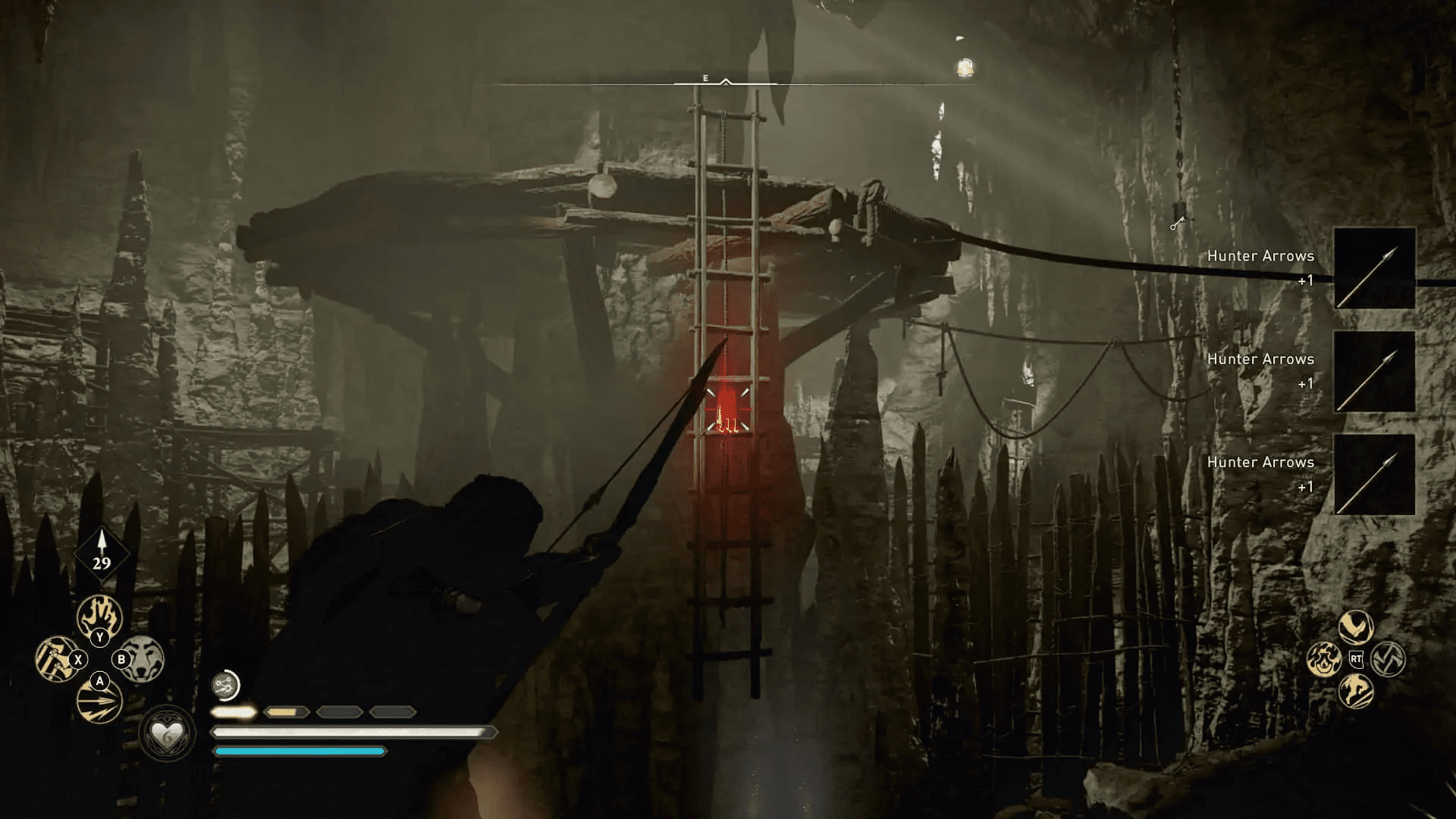The height and width of the screenshot is (819, 1456).
Task: Select the fire attack ability icon near RT
Action: tap(1325, 660)
